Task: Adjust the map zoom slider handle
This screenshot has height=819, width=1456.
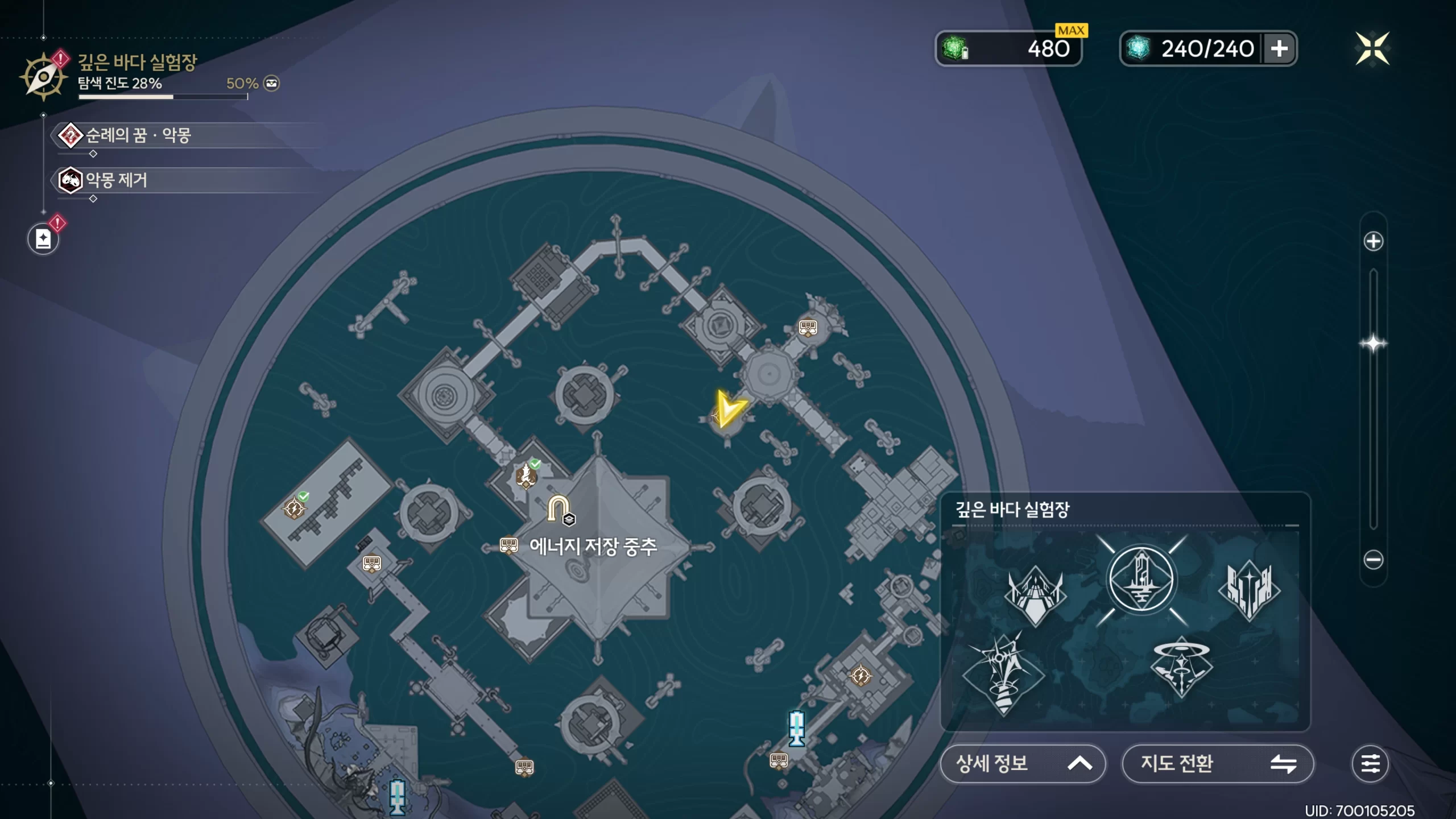Action: click(1374, 344)
